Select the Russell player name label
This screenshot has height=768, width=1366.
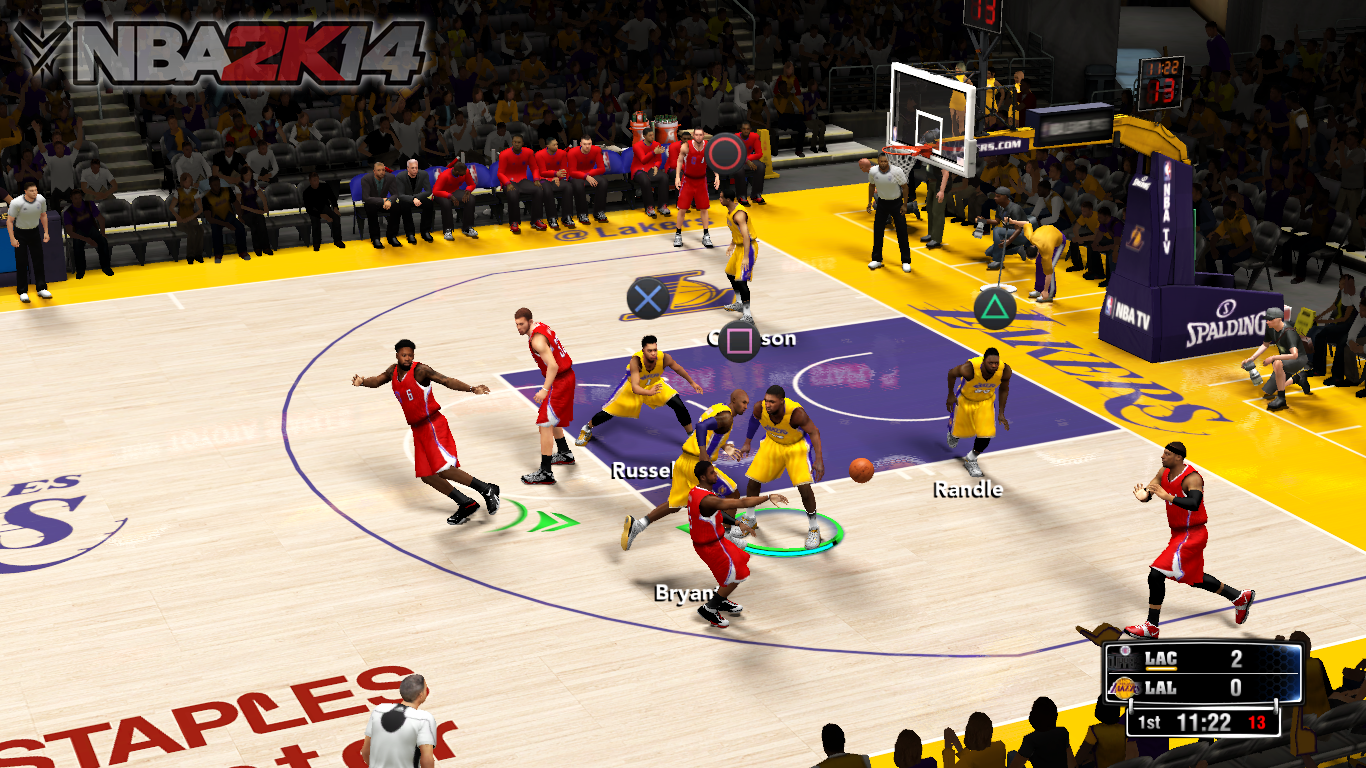tap(641, 469)
